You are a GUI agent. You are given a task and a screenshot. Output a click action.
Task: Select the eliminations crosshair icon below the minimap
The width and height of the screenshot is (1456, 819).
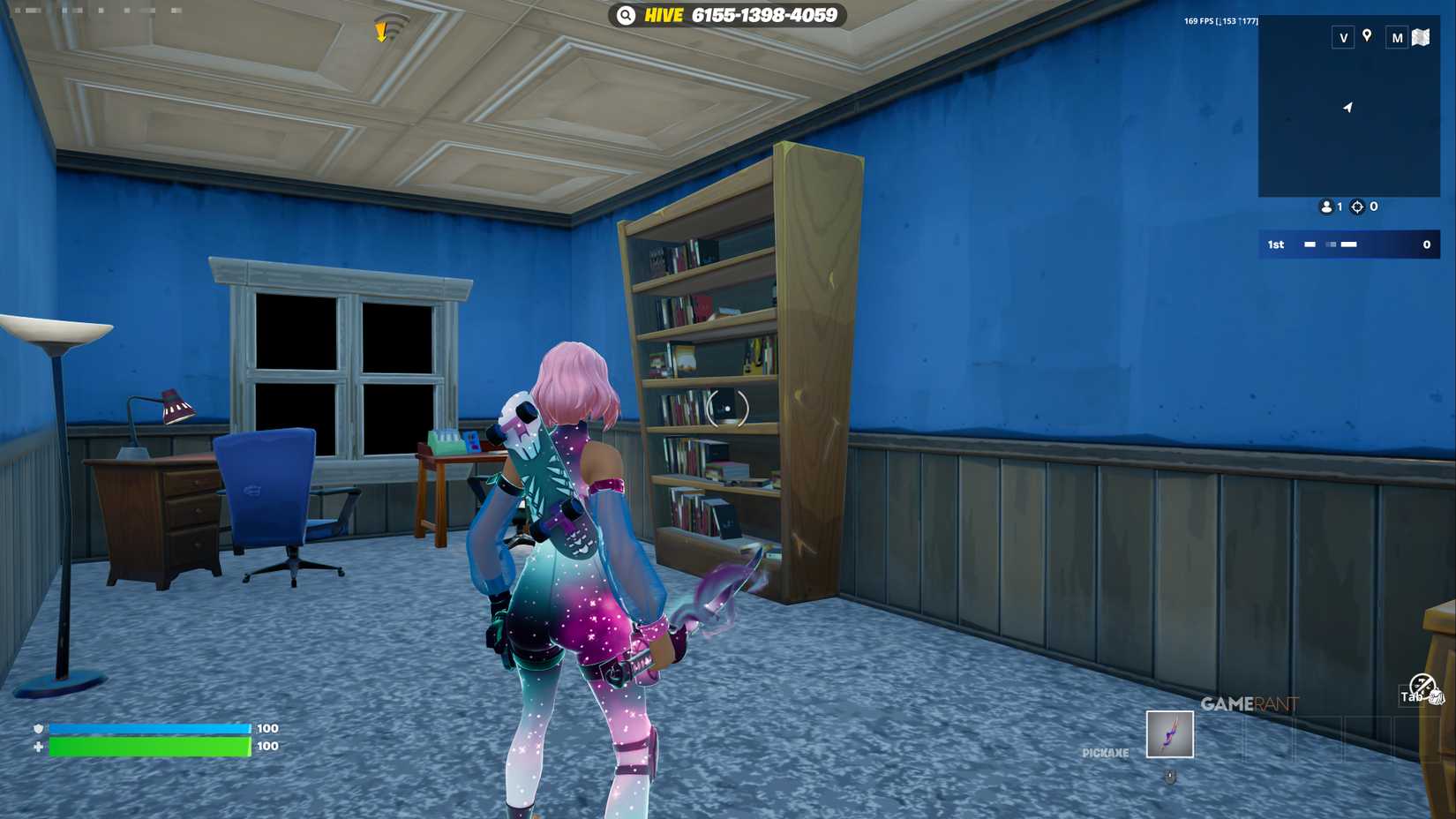pyautogui.click(x=1358, y=207)
